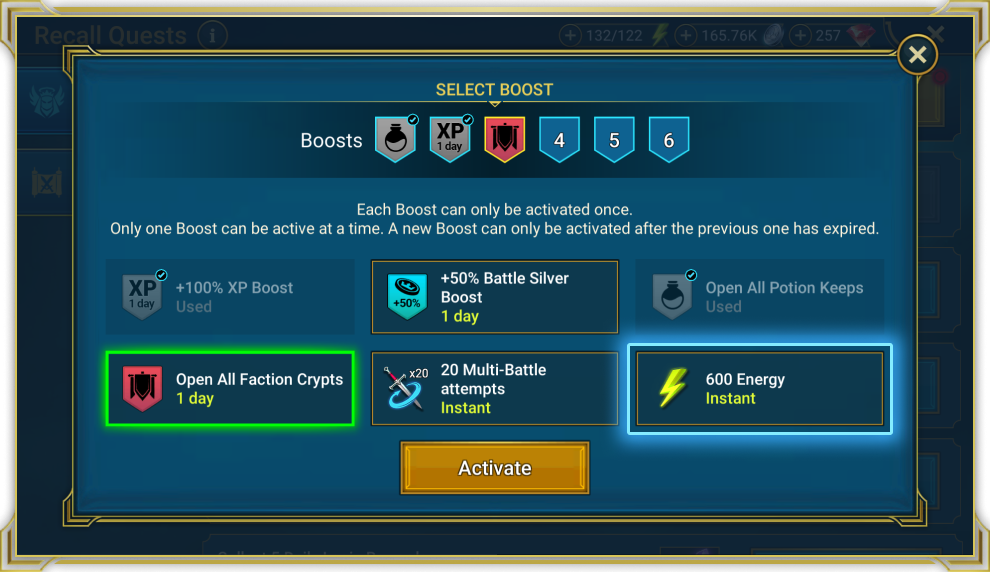The width and height of the screenshot is (990, 572).
Task: Click the XP 1 day boost slot
Action: pos(450,140)
